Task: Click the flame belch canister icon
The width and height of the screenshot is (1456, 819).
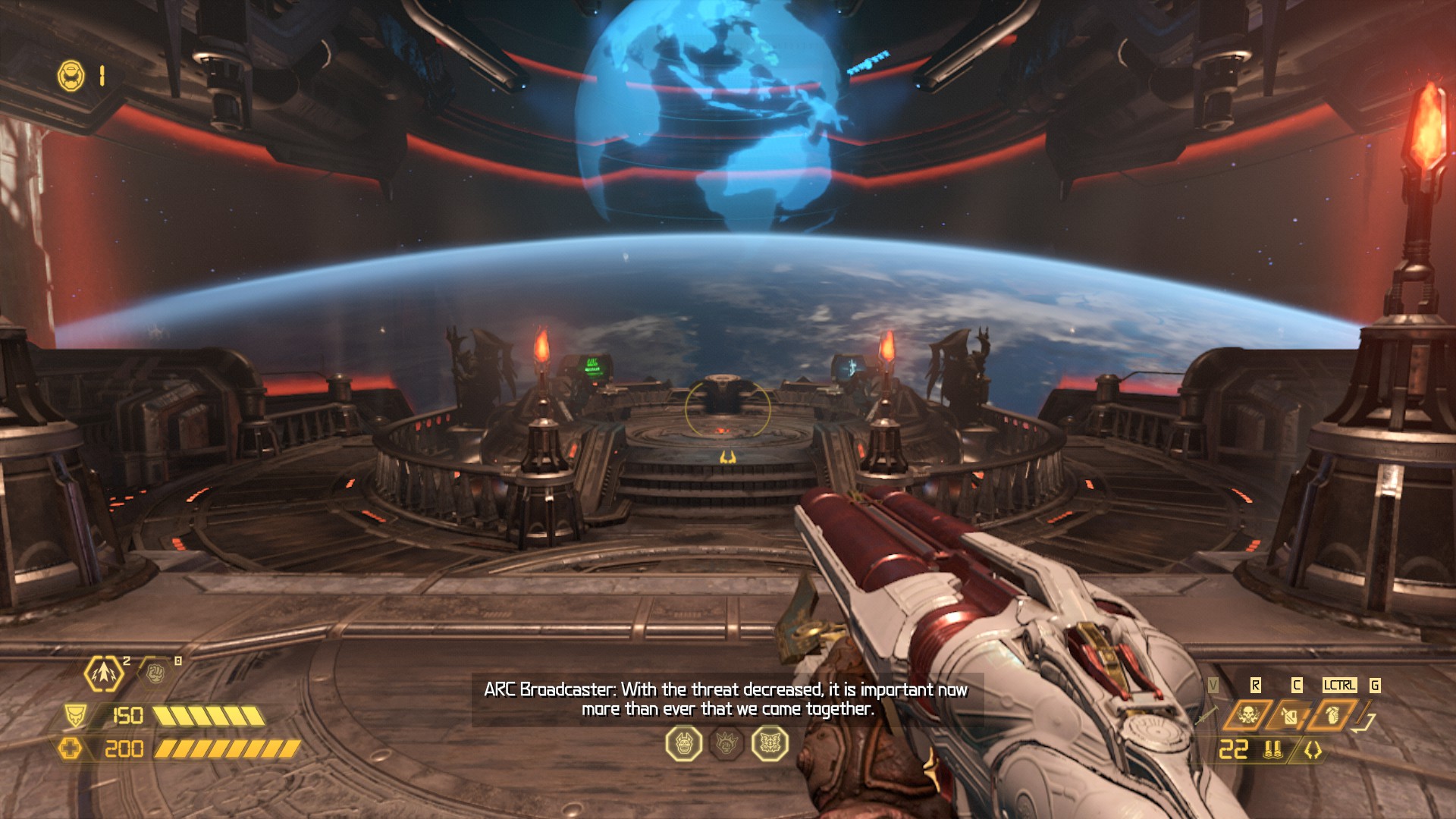Action: point(1290,714)
